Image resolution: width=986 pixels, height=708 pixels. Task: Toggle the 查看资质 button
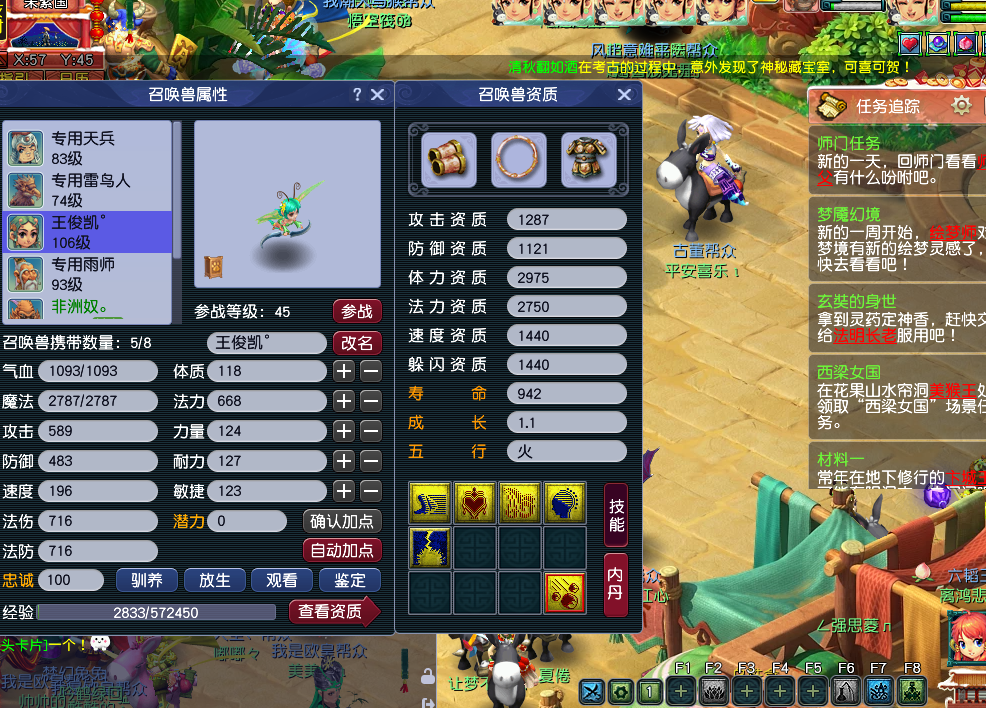tap(333, 611)
